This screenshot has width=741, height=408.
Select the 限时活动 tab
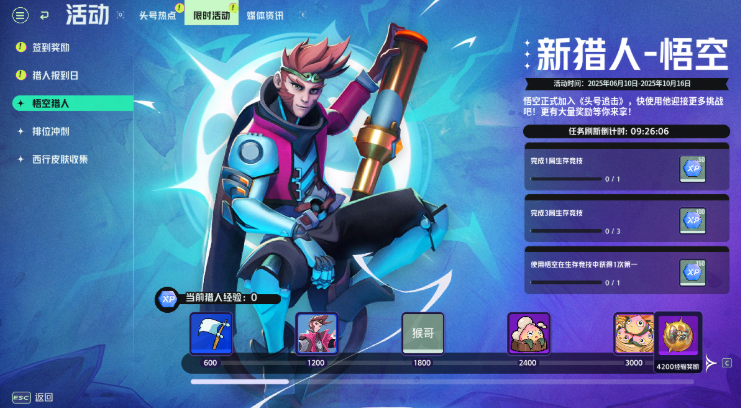click(x=211, y=15)
